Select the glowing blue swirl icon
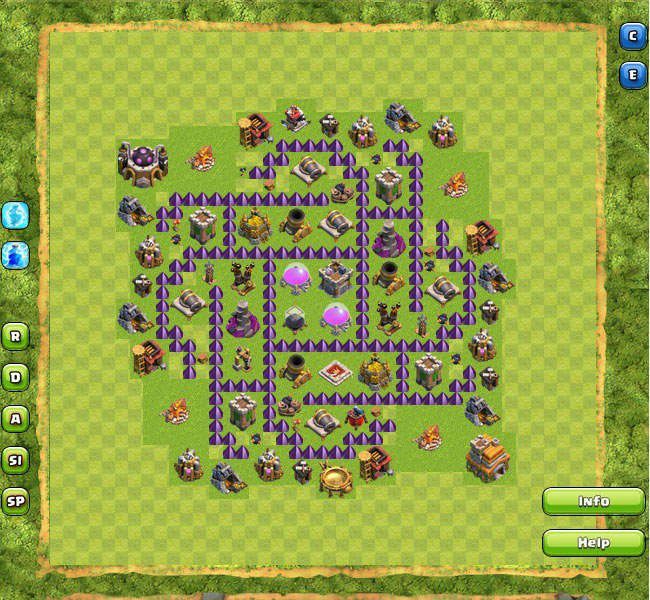 [15, 215]
